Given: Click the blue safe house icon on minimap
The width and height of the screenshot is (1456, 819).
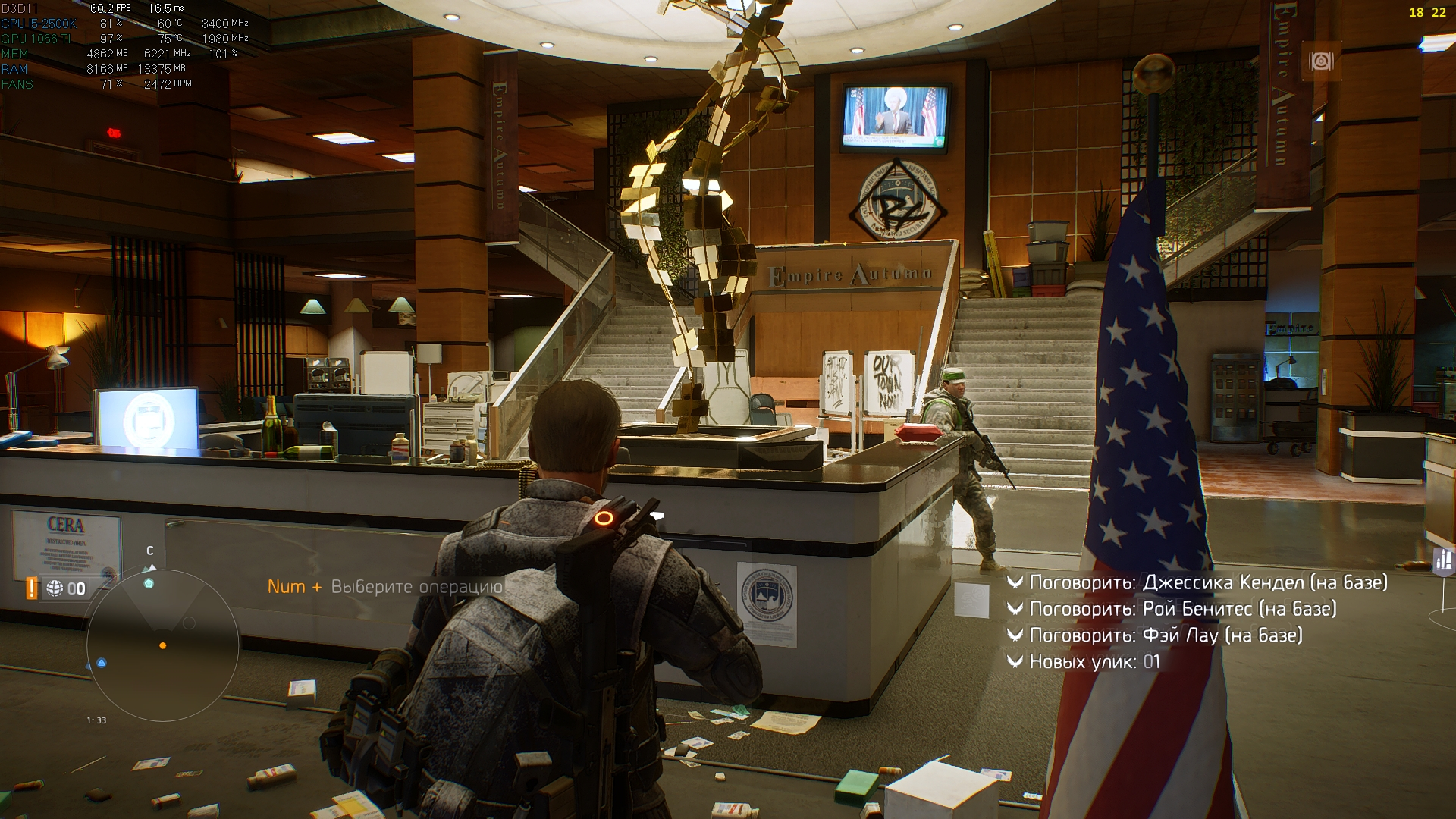Looking at the screenshot, I should 101,662.
